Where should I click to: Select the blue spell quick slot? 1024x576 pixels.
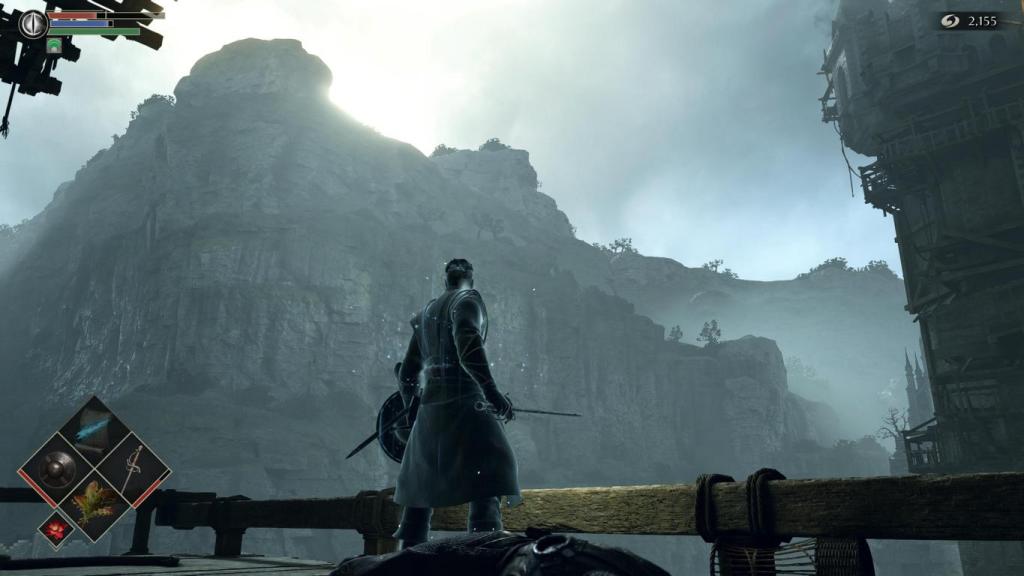pos(94,428)
